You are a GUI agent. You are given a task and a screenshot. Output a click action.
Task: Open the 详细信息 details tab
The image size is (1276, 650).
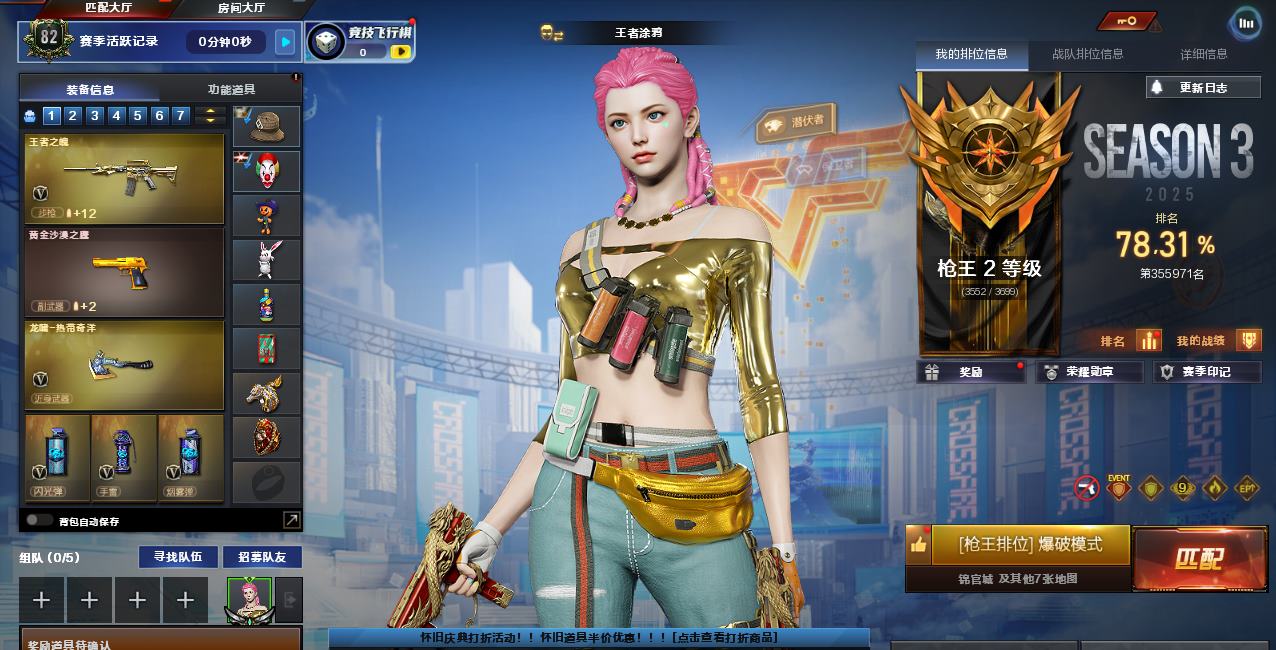tap(1203, 54)
